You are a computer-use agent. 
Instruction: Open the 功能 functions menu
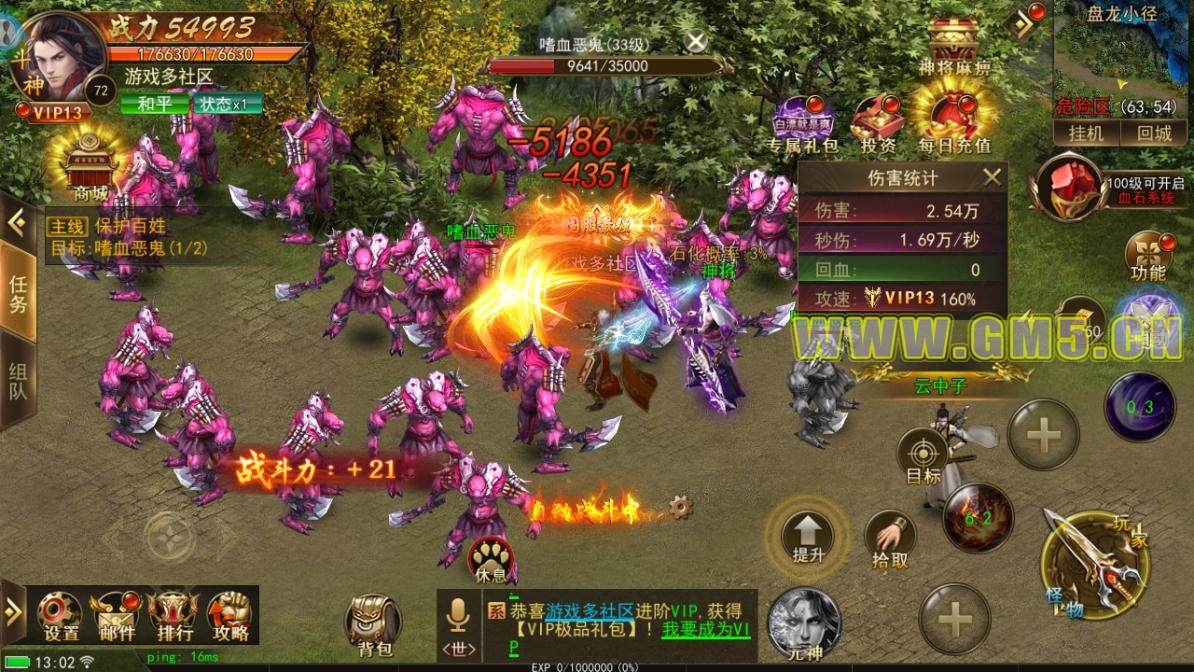click(x=1147, y=254)
